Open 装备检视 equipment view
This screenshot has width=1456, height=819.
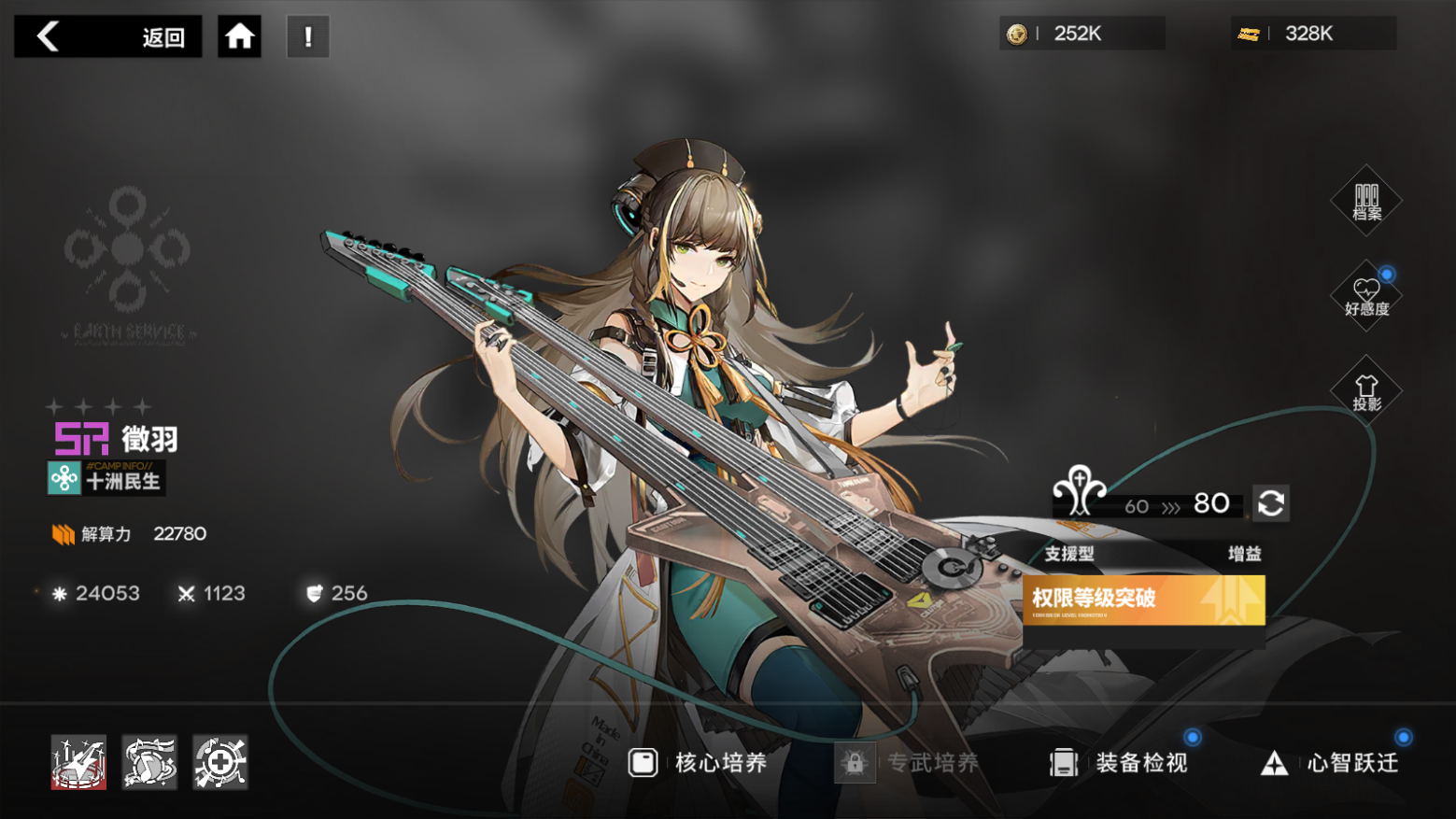point(1119,763)
